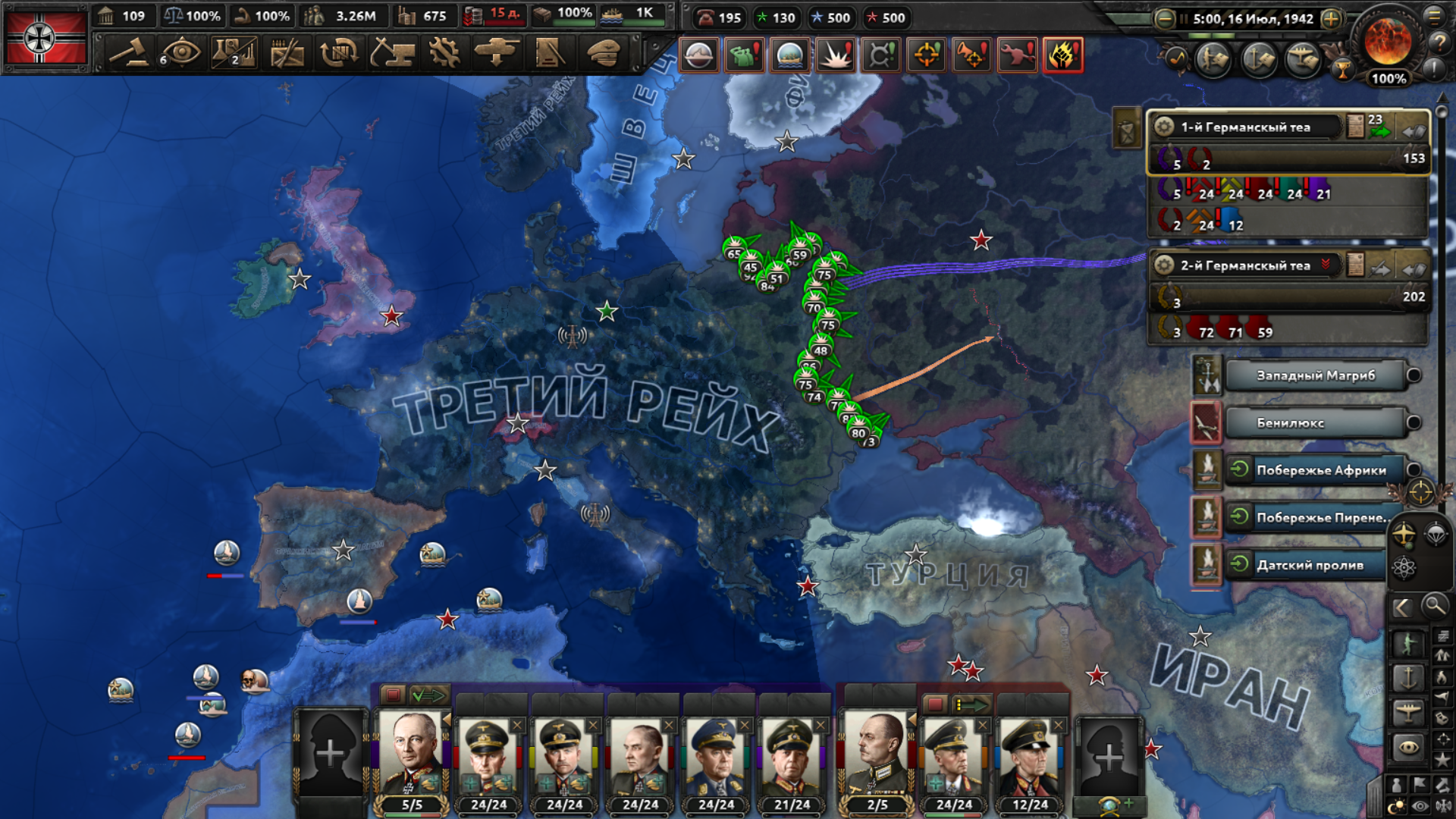
Task: Open the question mark help button
Action: point(1439,42)
